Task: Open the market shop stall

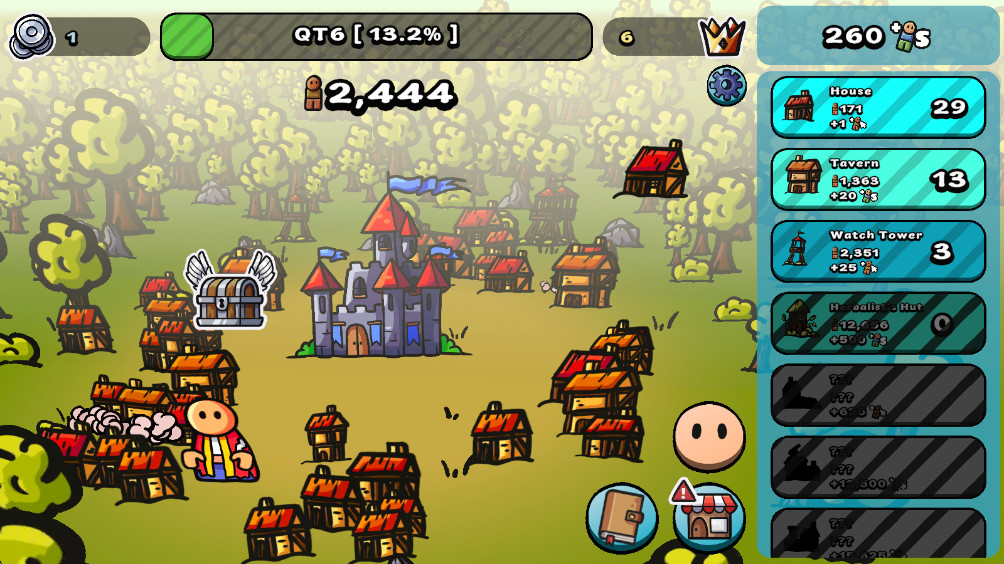Action: [709, 517]
